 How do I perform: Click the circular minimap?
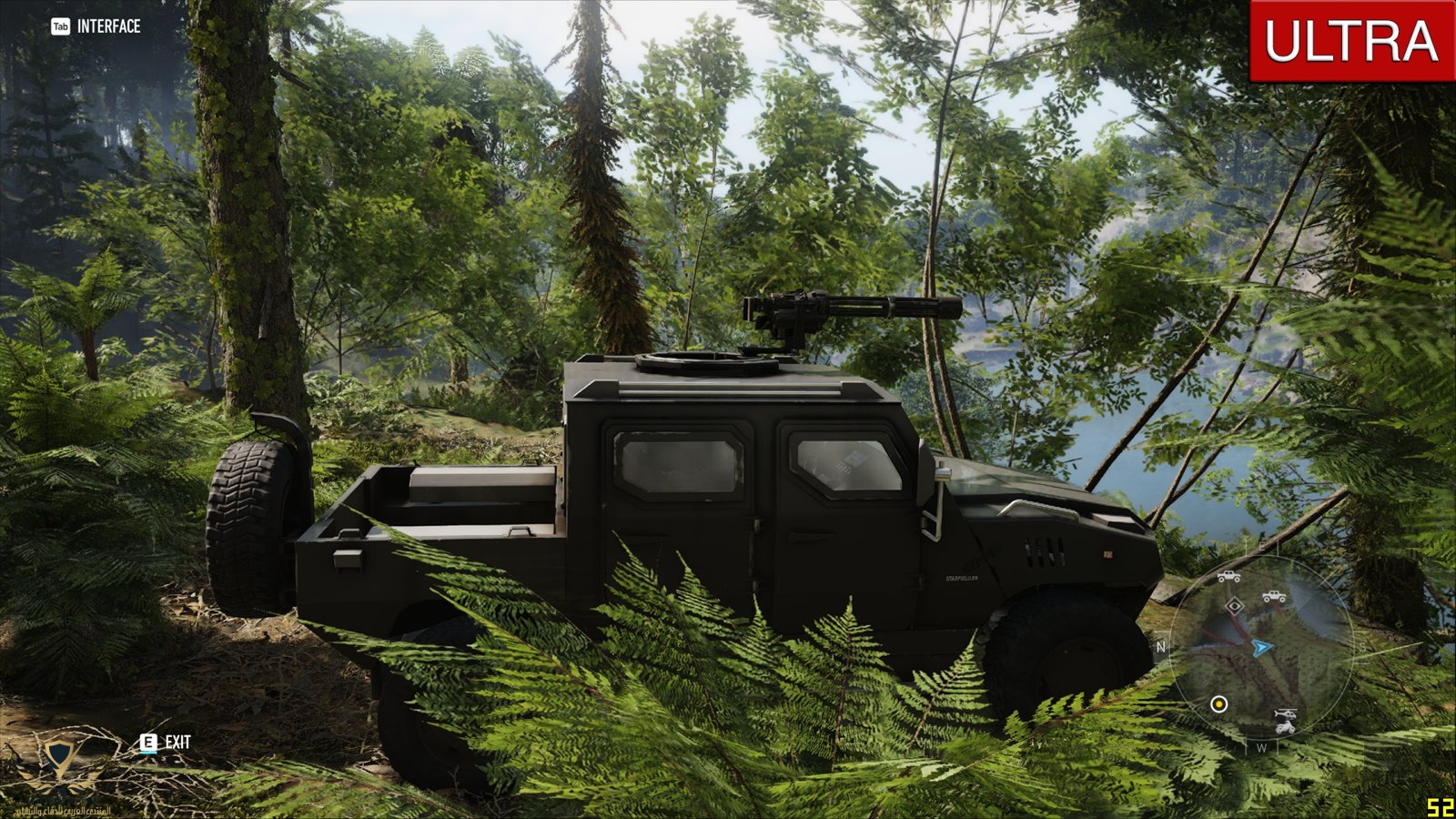pyautogui.click(x=1260, y=648)
